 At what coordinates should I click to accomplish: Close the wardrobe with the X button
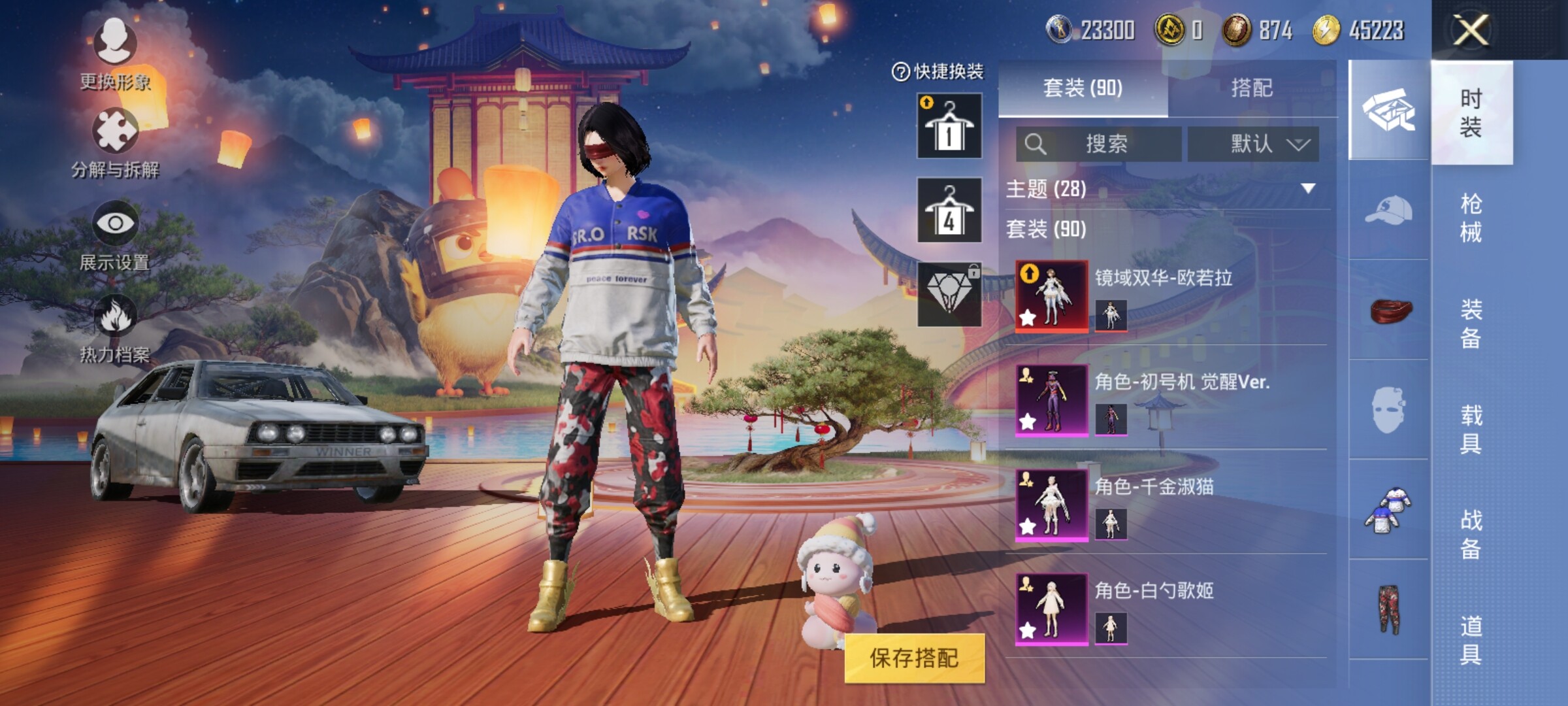(1470, 30)
